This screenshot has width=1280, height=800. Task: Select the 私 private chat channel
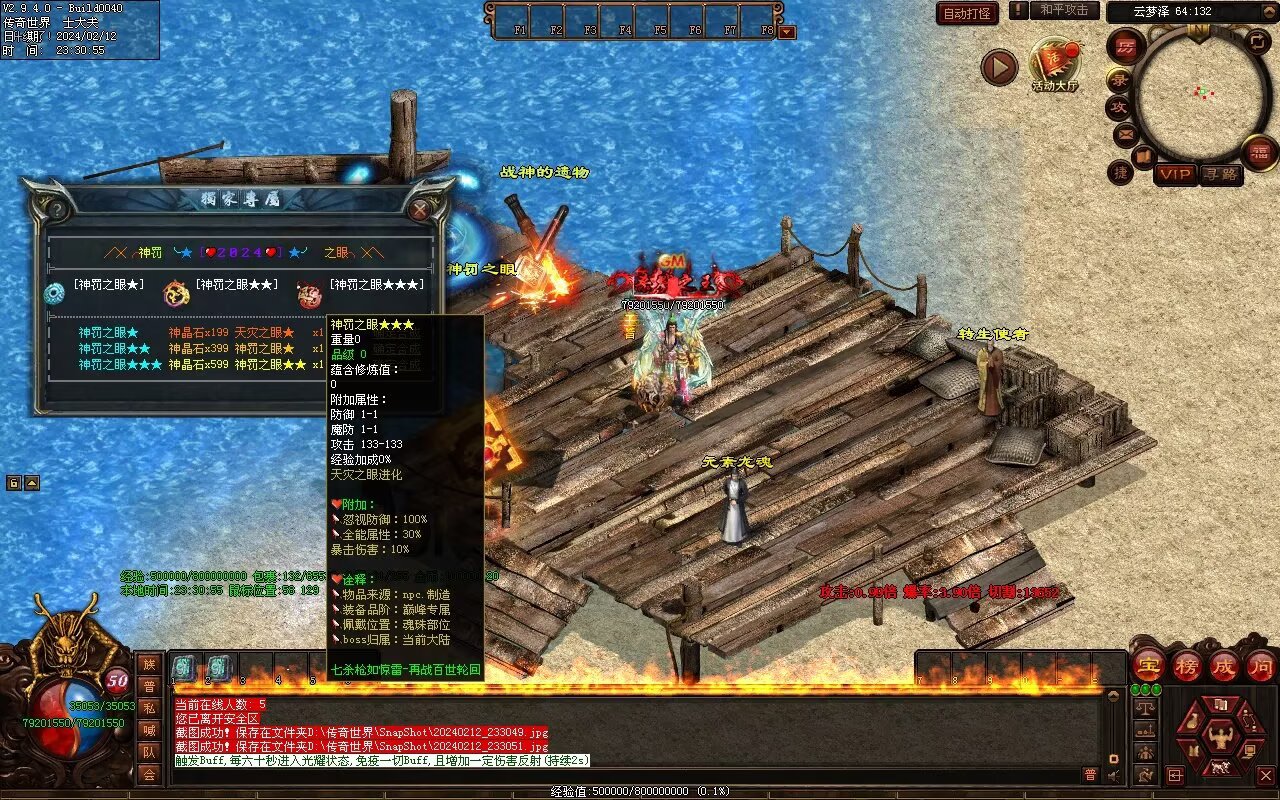click(x=148, y=708)
